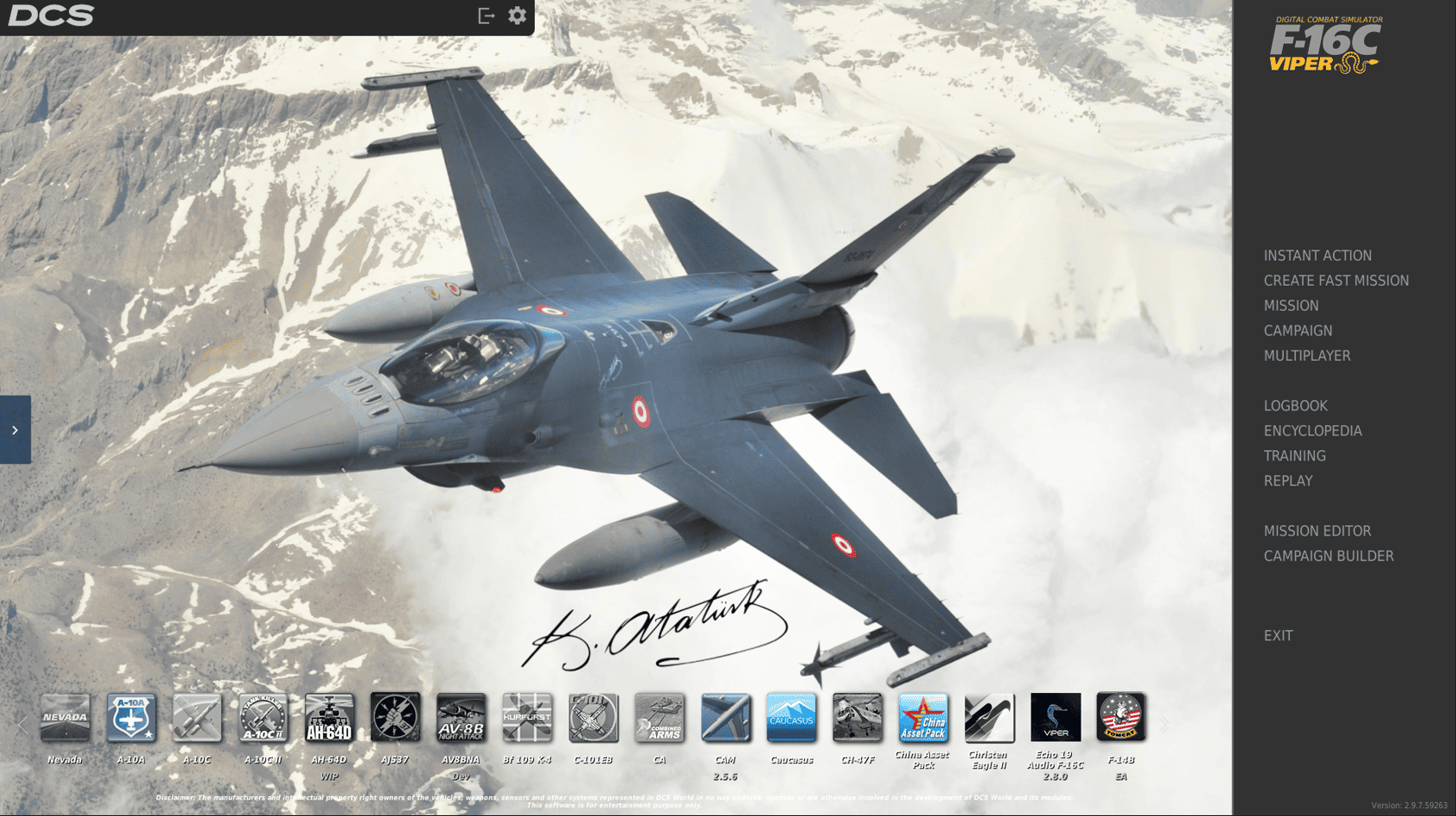Open the Mission Editor menu entry

coord(1317,531)
